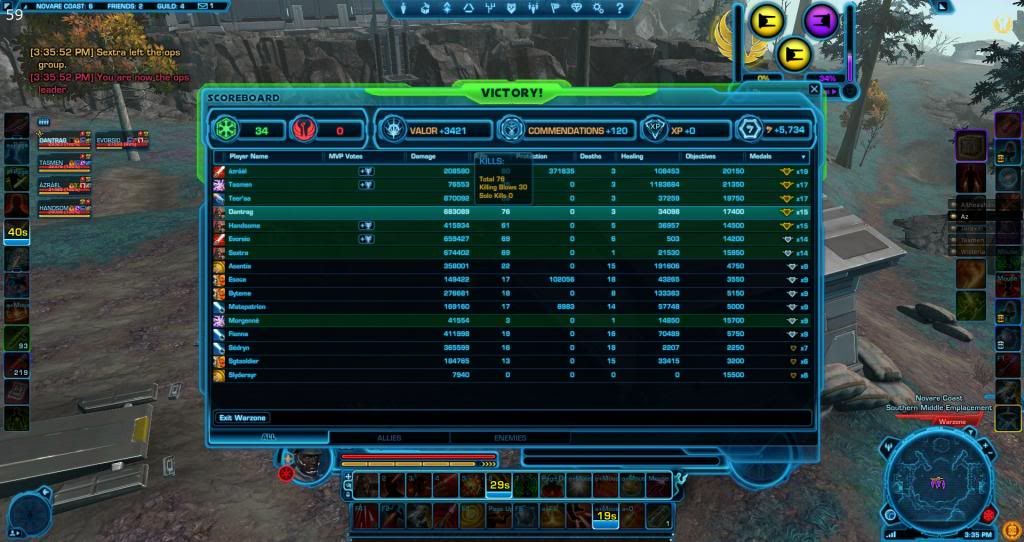Sort by the Deaths column header

click(590, 157)
